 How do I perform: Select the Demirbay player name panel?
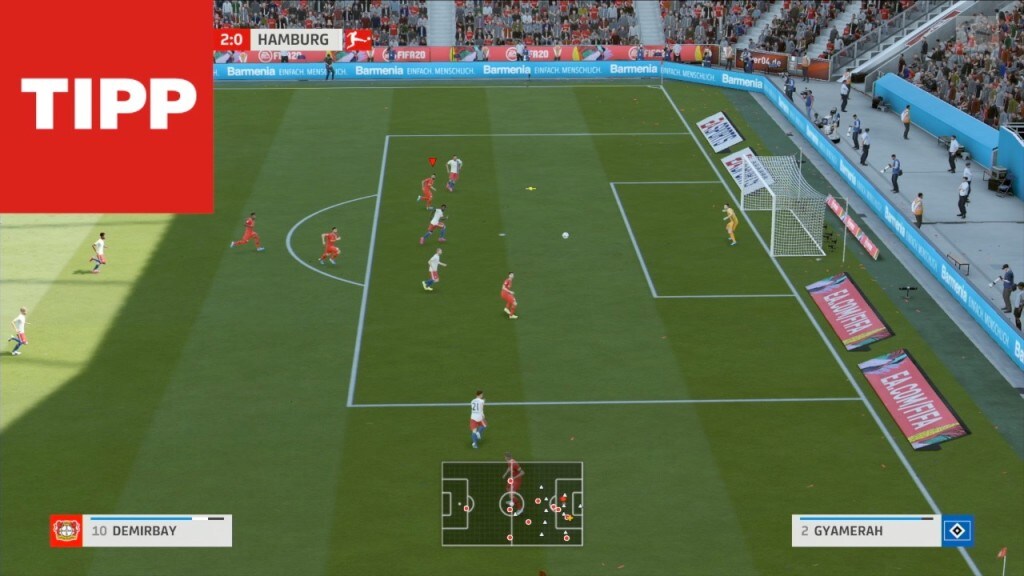pos(157,531)
